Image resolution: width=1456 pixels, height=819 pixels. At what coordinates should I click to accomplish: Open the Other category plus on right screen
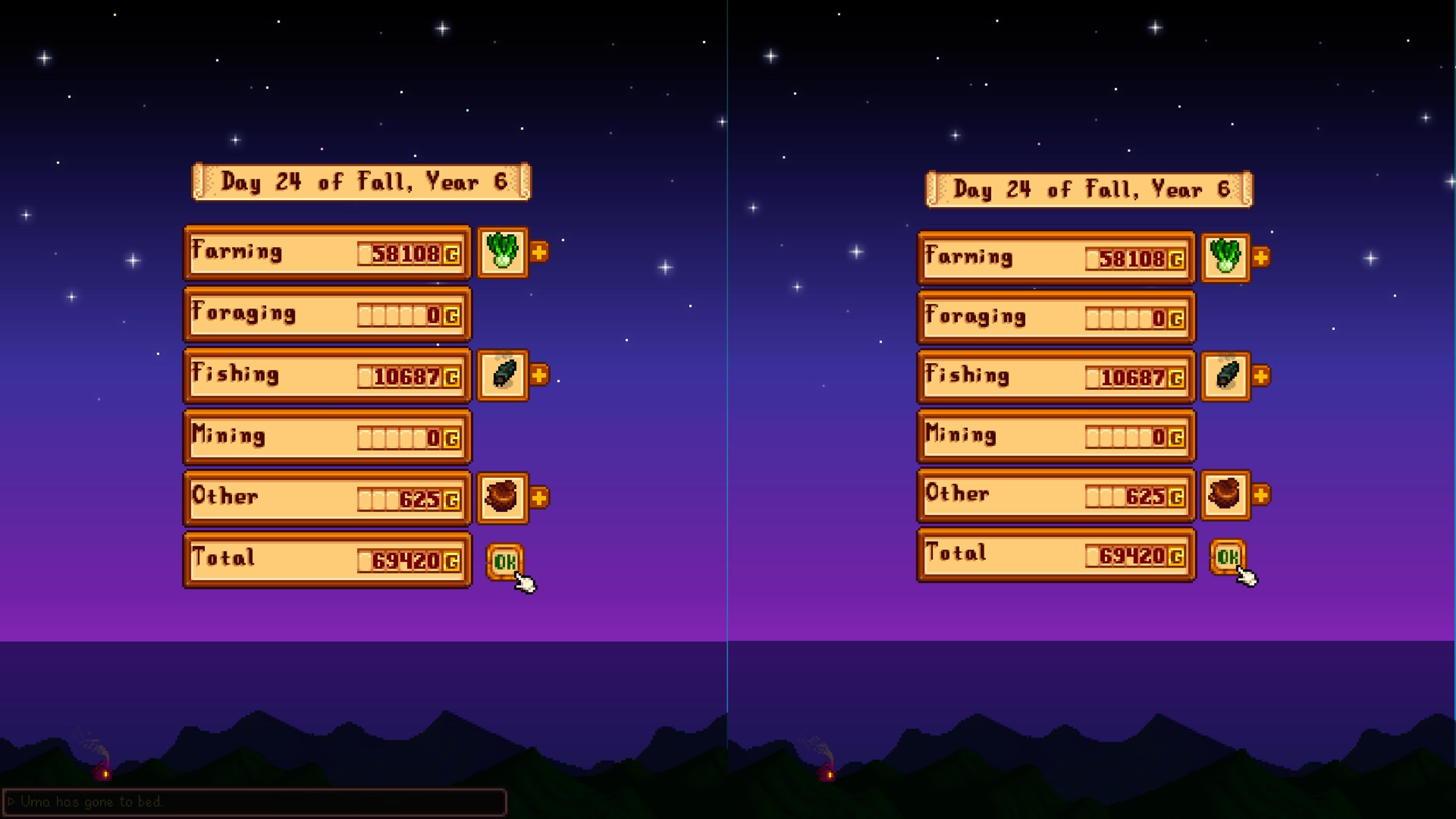tap(1260, 495)
